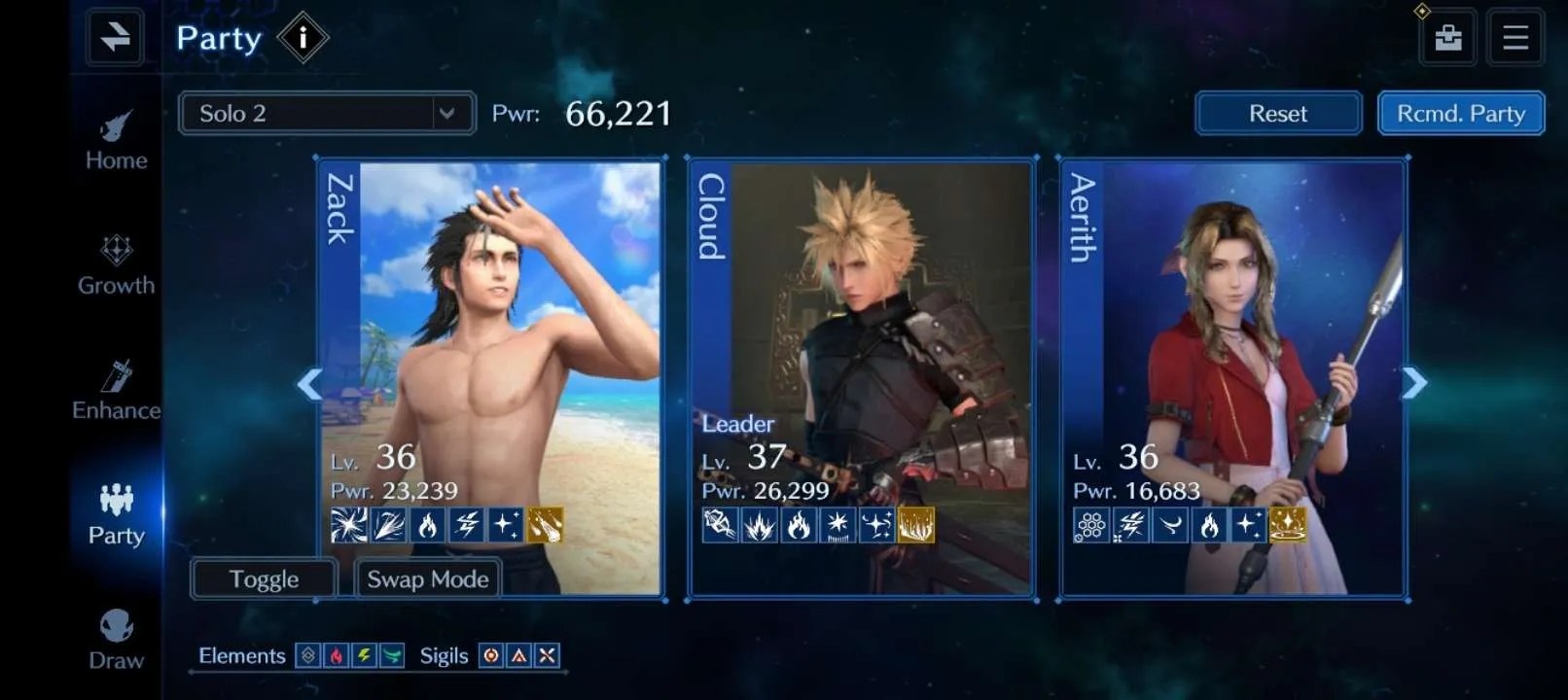This screenshot has height=700, width=1568.
Task: Reset the current party
Action: (1277, 114)
